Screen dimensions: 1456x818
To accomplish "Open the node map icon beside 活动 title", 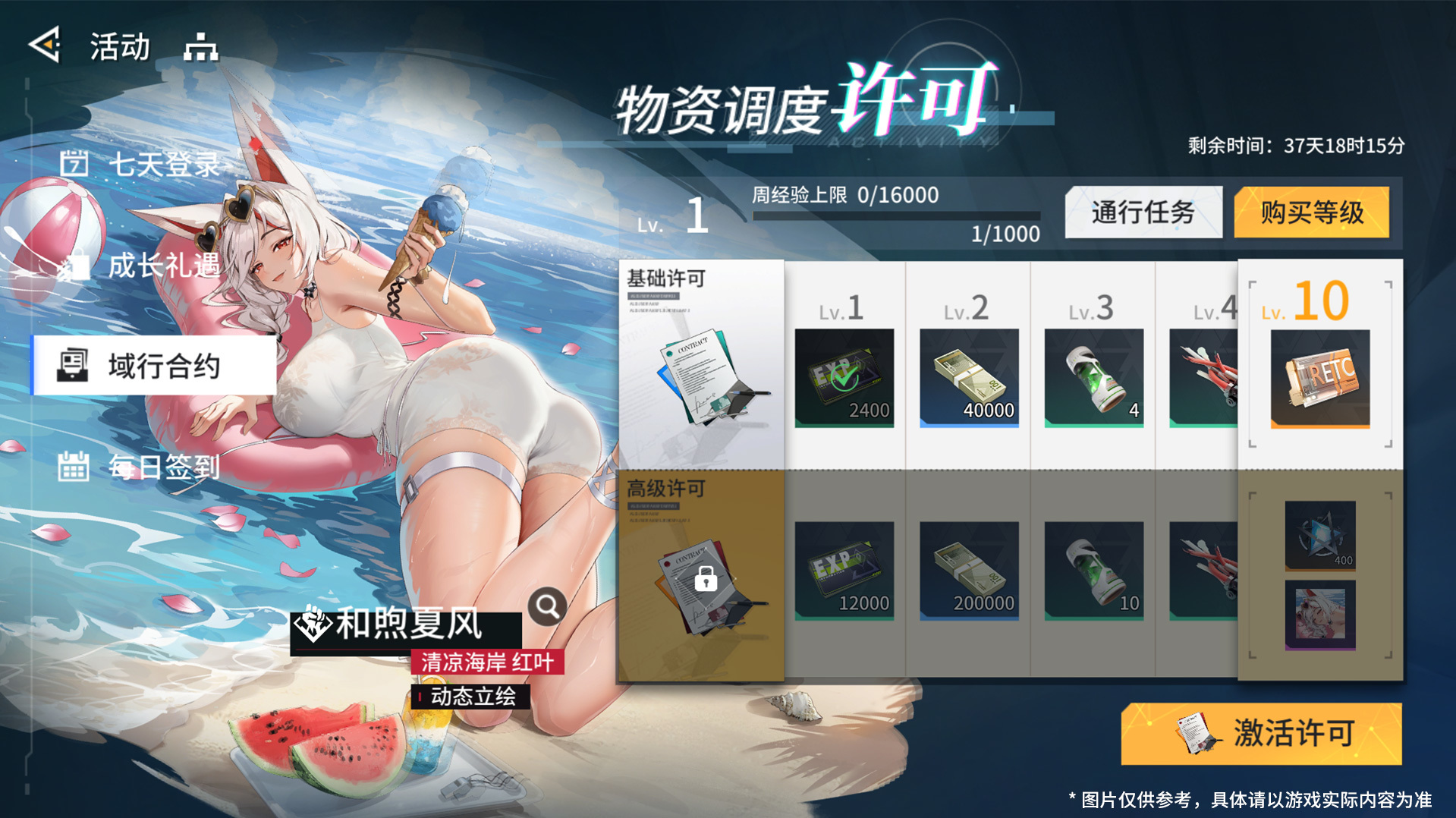I will click(201, 47).
